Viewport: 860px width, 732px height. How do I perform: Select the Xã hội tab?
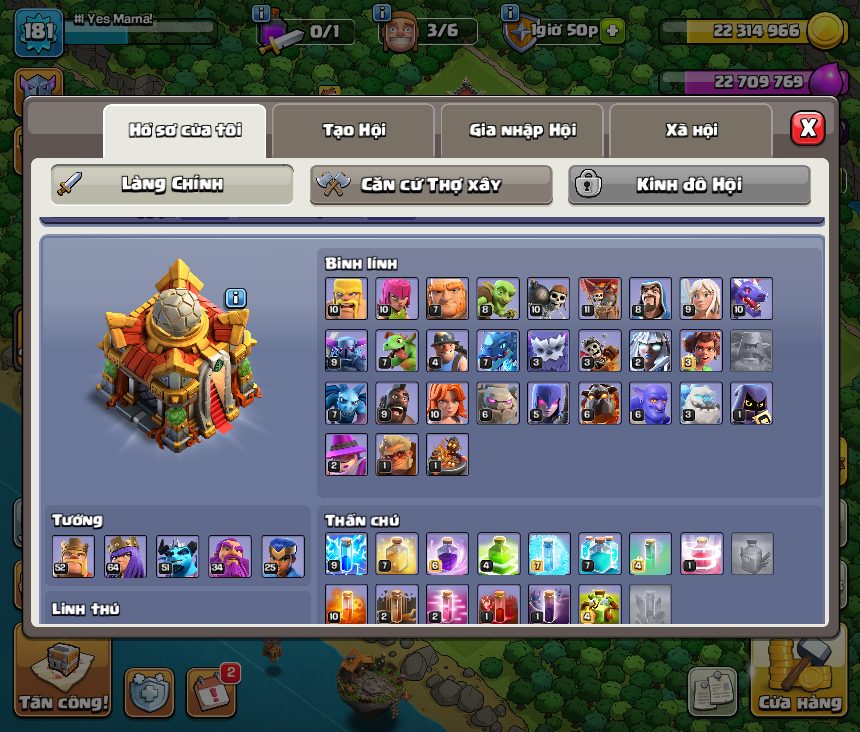coord(691,130)
